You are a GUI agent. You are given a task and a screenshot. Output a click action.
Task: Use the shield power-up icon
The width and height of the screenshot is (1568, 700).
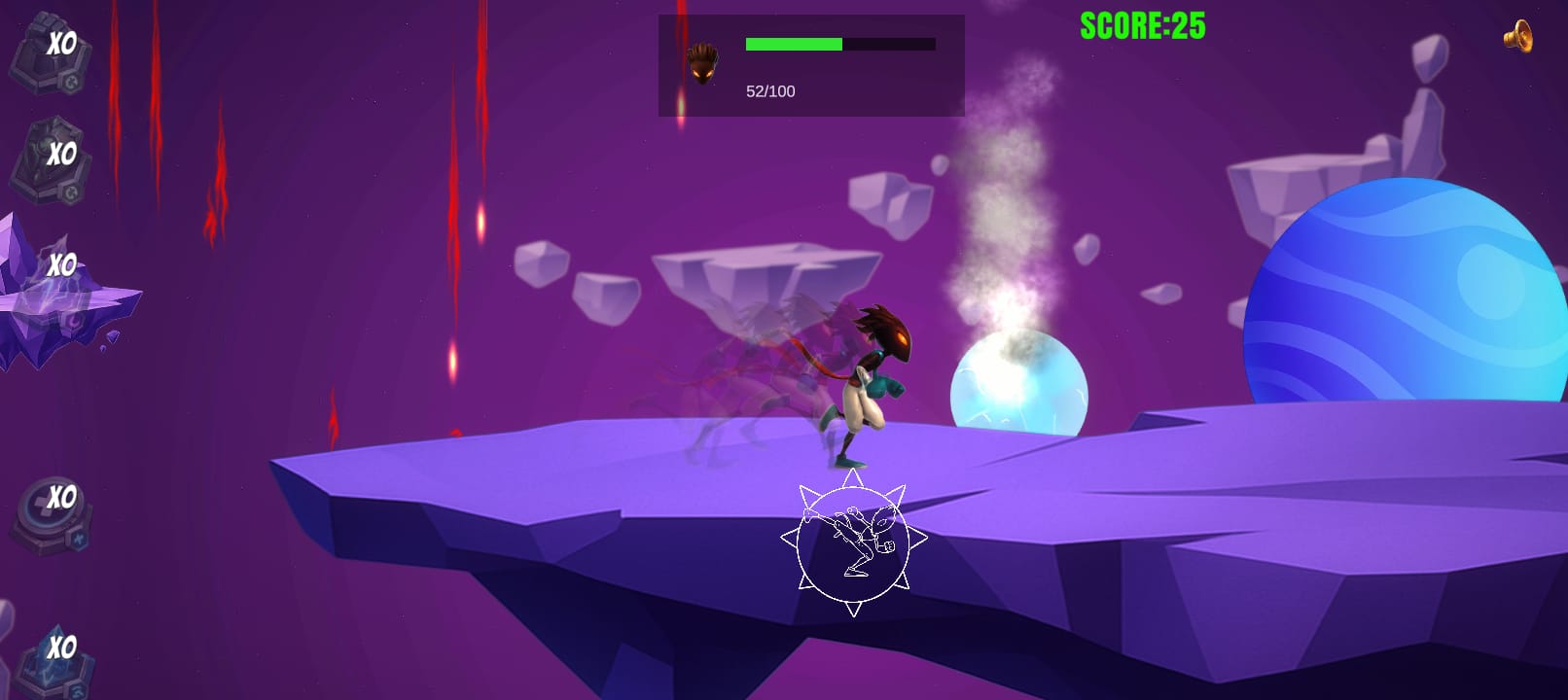coord(49,161)
